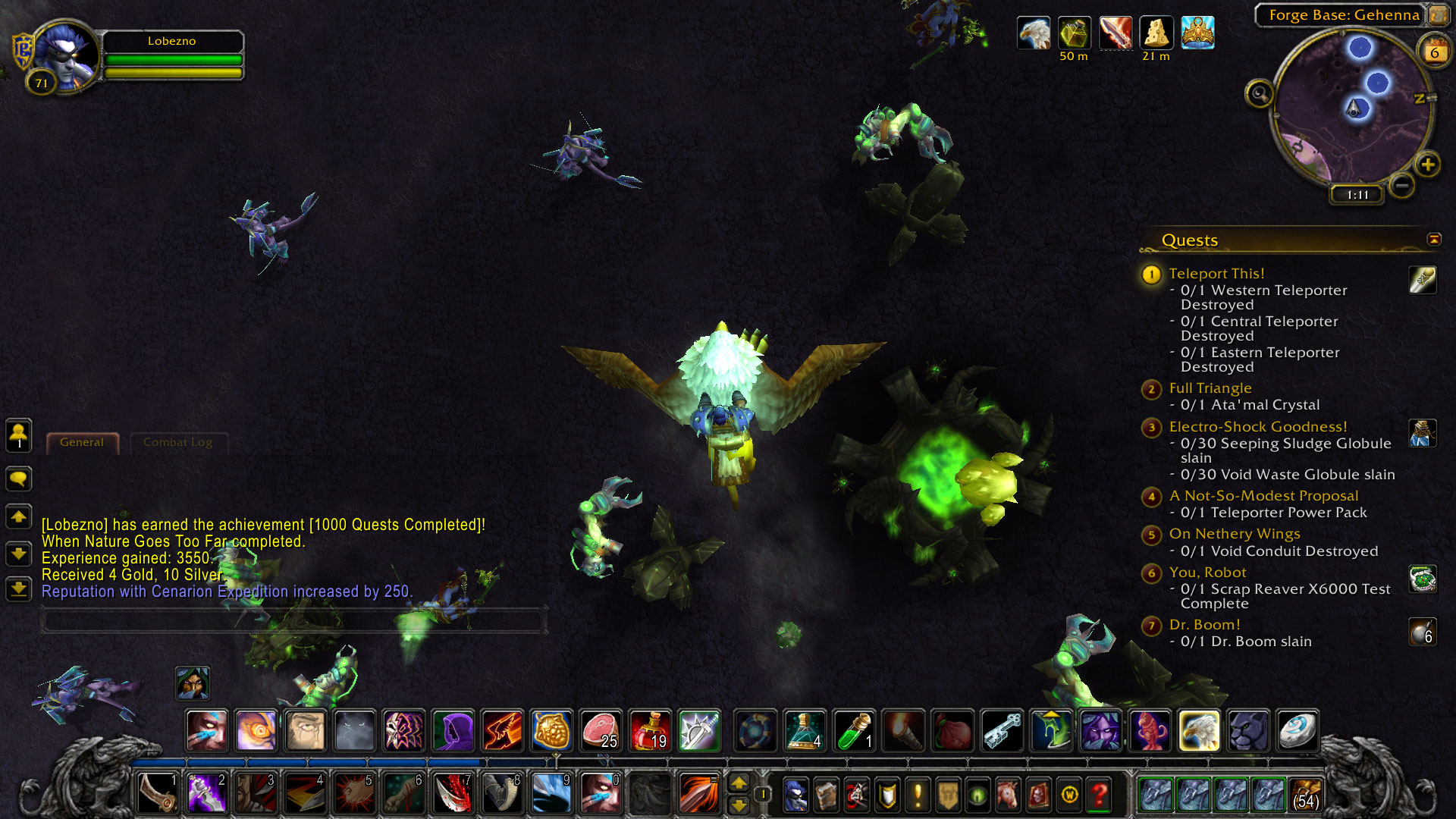The image size is (1456, 819).
Task: Open the red question mark help button
Action: [x=1100, y=794]
